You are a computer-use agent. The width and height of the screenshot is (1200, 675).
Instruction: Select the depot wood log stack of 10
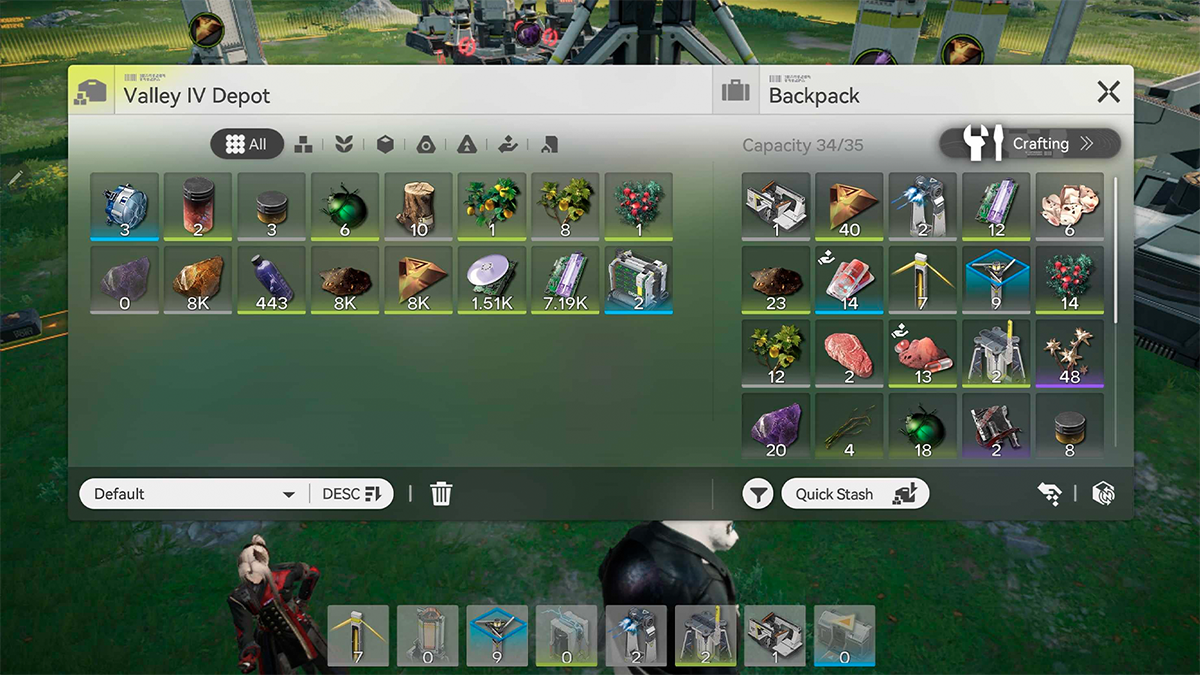(419, 206)
